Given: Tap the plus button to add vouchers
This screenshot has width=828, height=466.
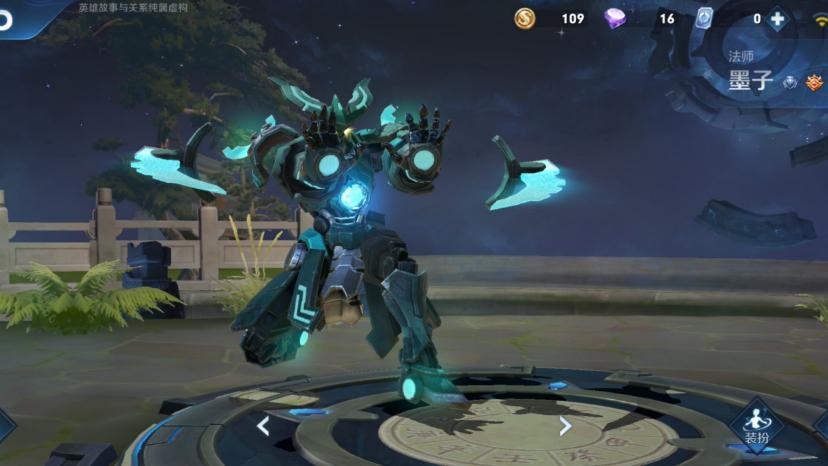Looking at the screenshot, I should [777, 19].
